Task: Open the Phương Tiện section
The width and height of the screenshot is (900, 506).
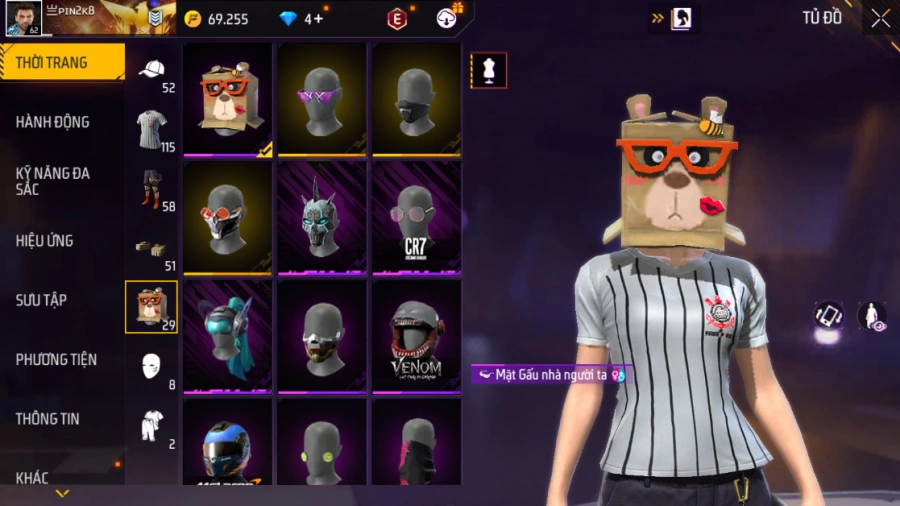Action: click(56, 359)
